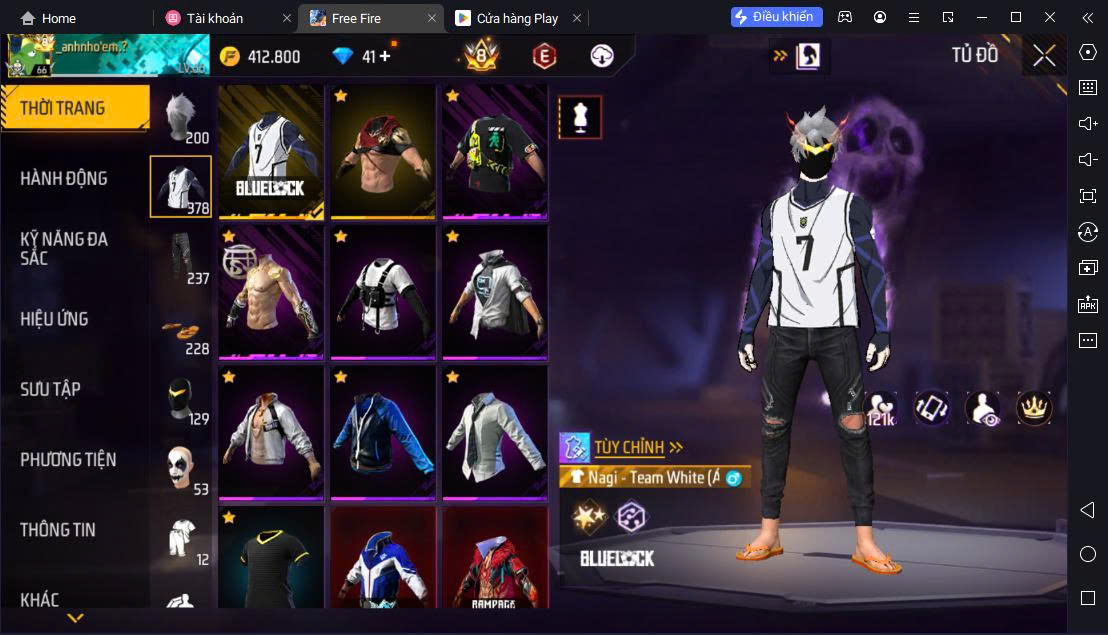
Task: Add diamonds with the plus button
Action: pyautogui.click(x=385, y=57)
